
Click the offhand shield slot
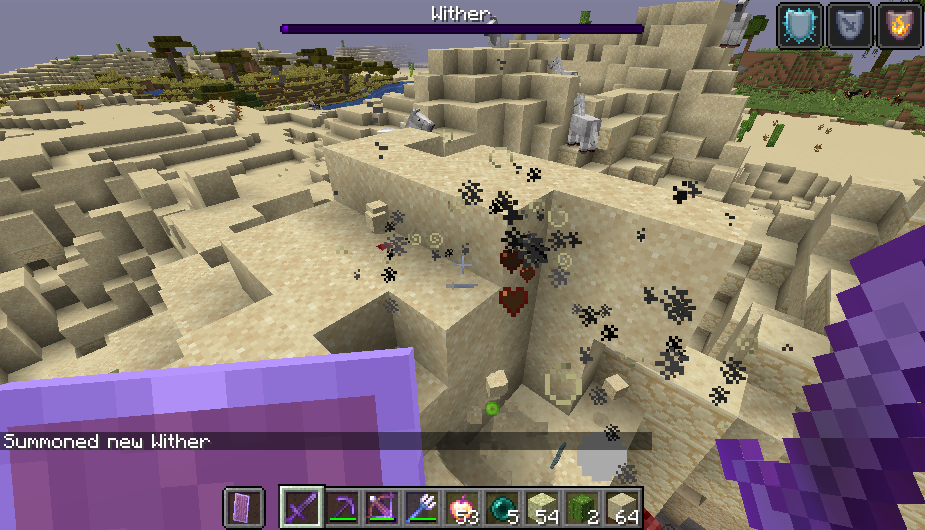(243, 508)
